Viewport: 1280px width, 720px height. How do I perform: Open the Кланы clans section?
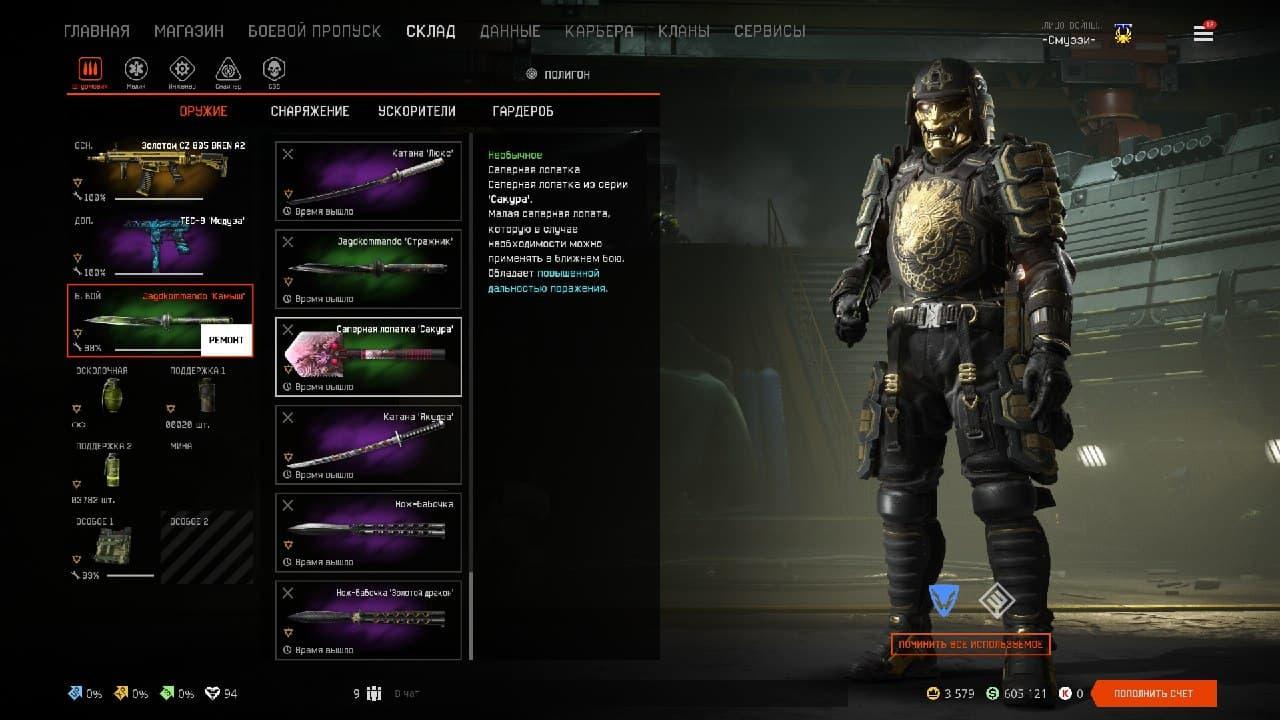(x=684, y=31)
